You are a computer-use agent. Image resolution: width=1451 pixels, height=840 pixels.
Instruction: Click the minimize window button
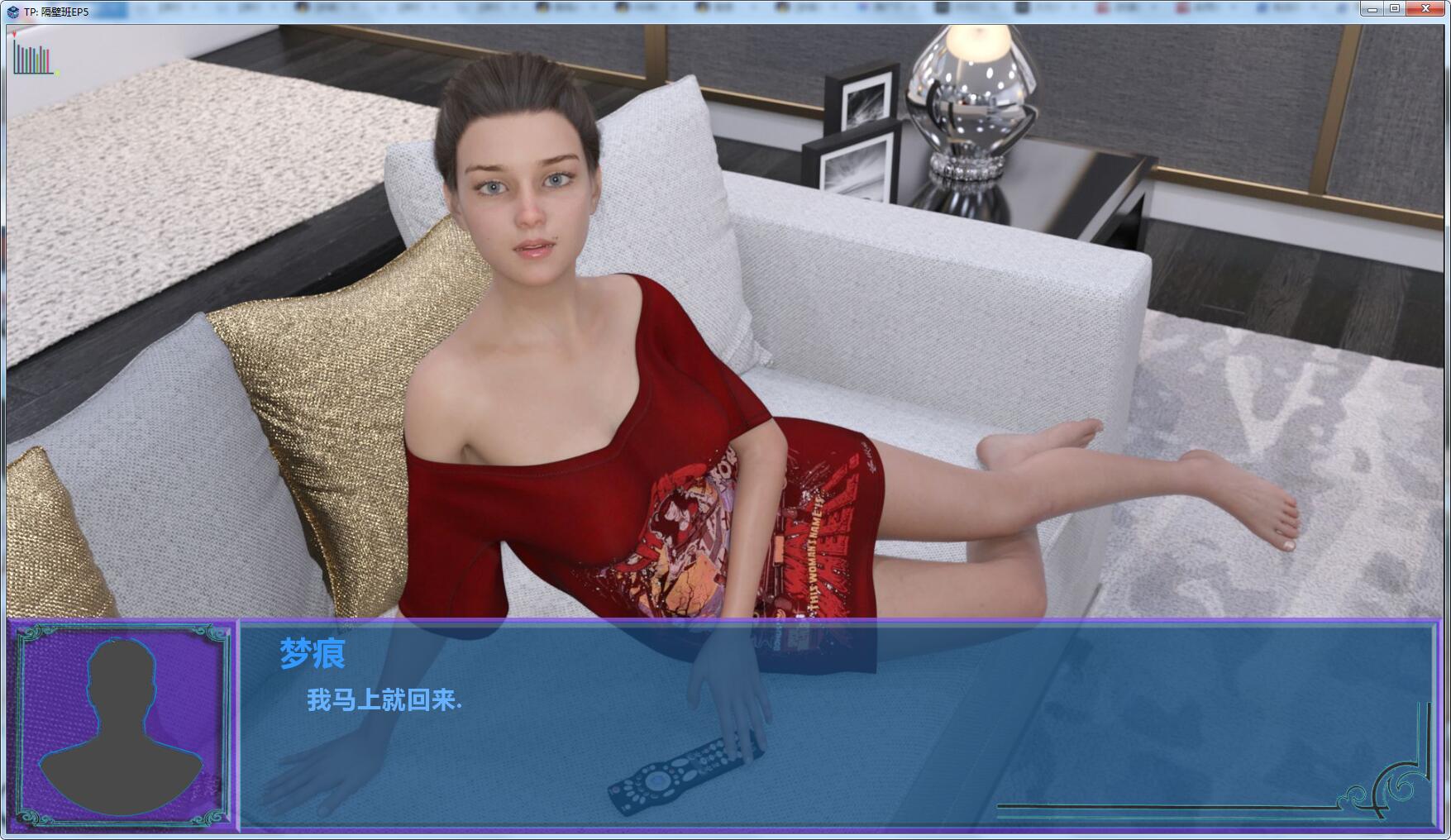tap(1372, 9)
